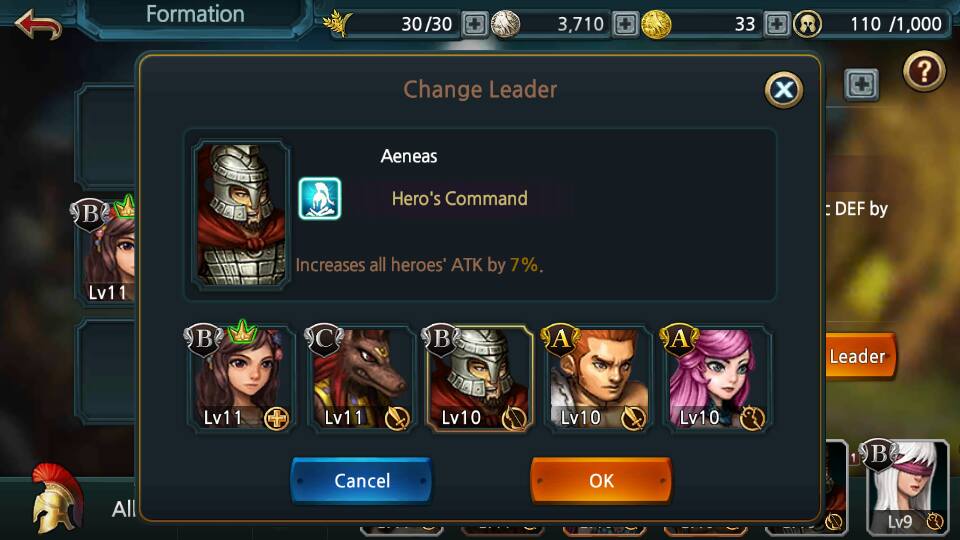Add more gold coins
This screenshot has width=960, height=540.
tap(776, 24)
